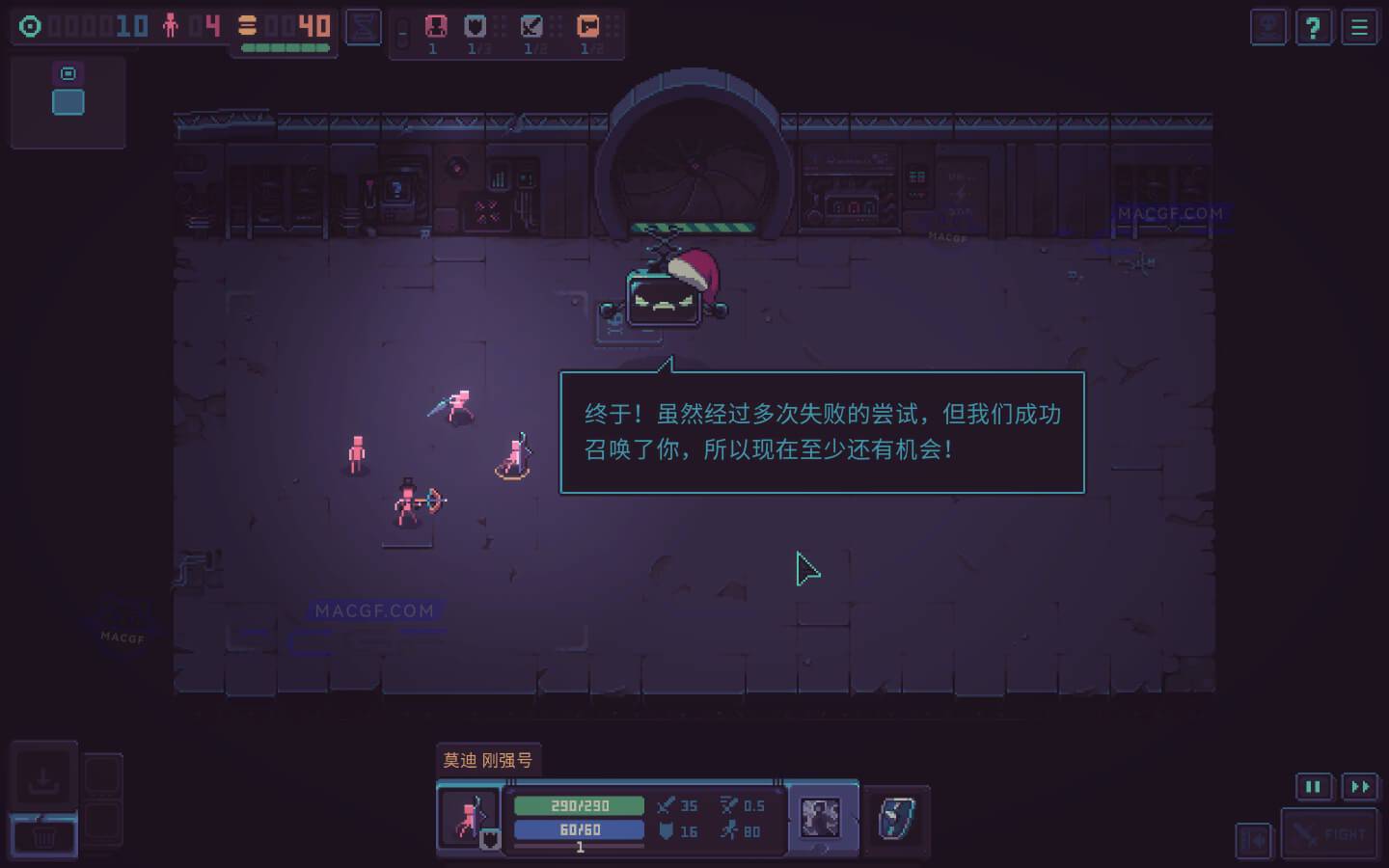Viewport: 1389px width, 868px height.
Task: Select the download icon above the trash bin
Action: 44,774
